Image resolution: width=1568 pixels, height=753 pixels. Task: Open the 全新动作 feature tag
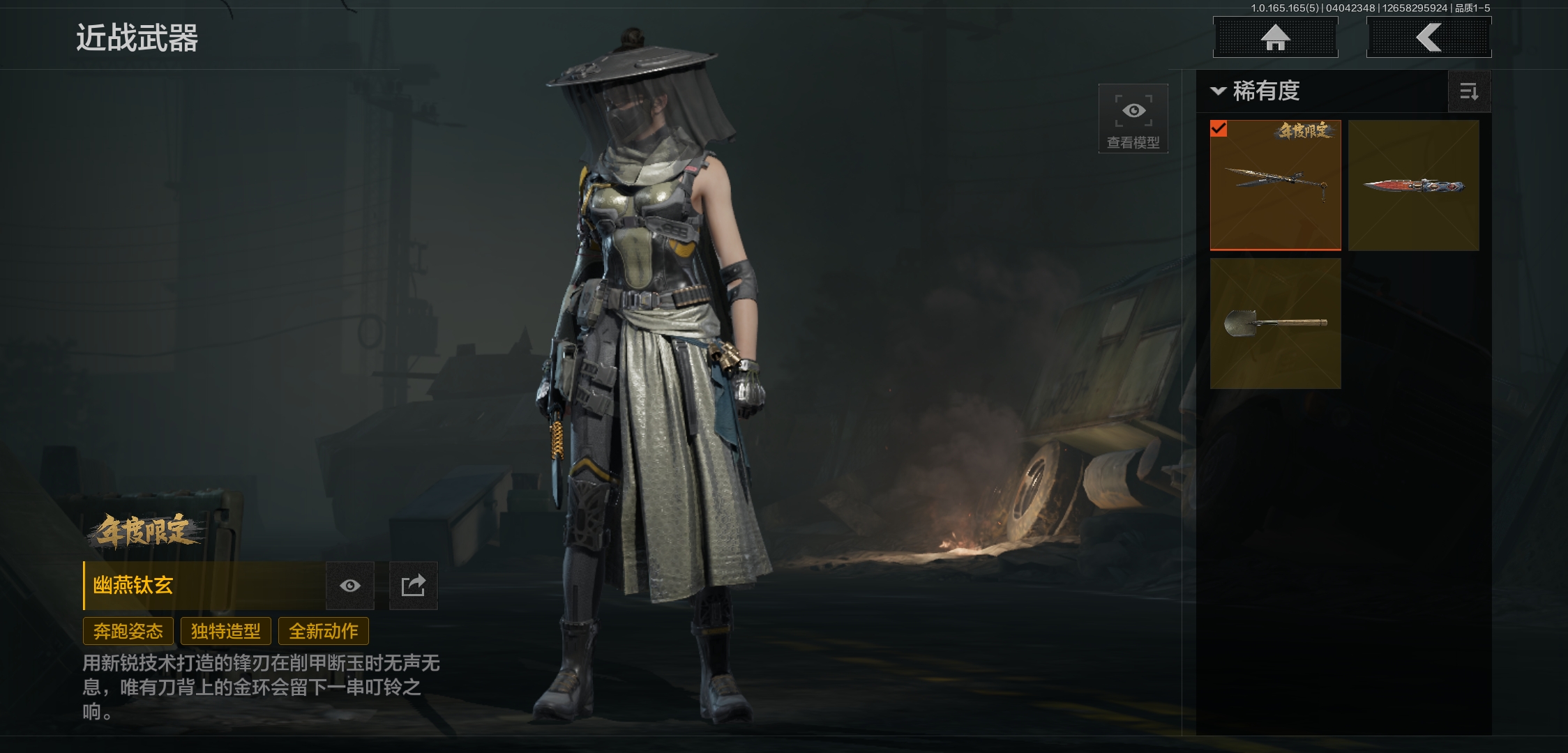point(324,632)
